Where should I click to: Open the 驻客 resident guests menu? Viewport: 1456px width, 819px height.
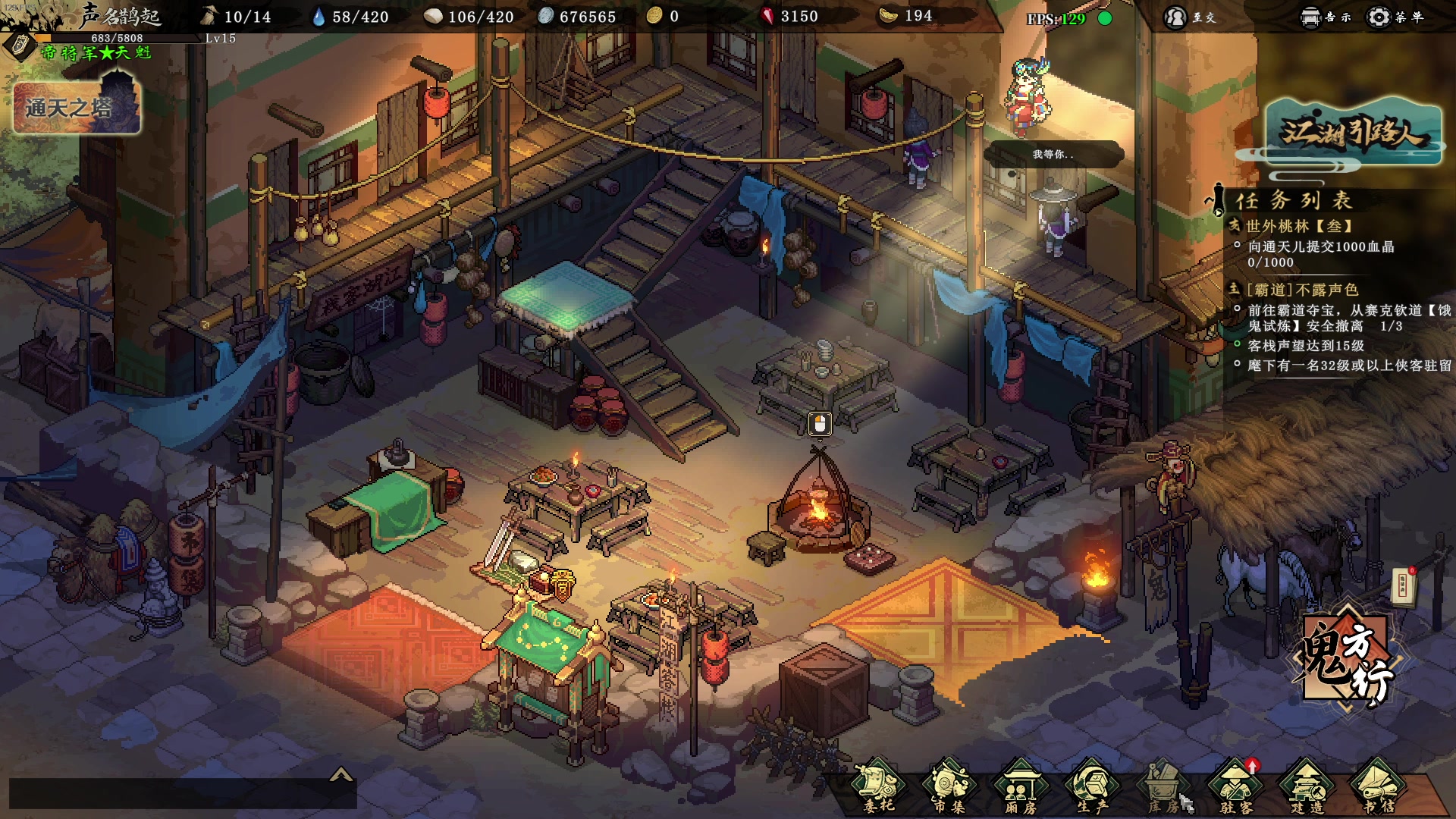[x=1235, y=787]
